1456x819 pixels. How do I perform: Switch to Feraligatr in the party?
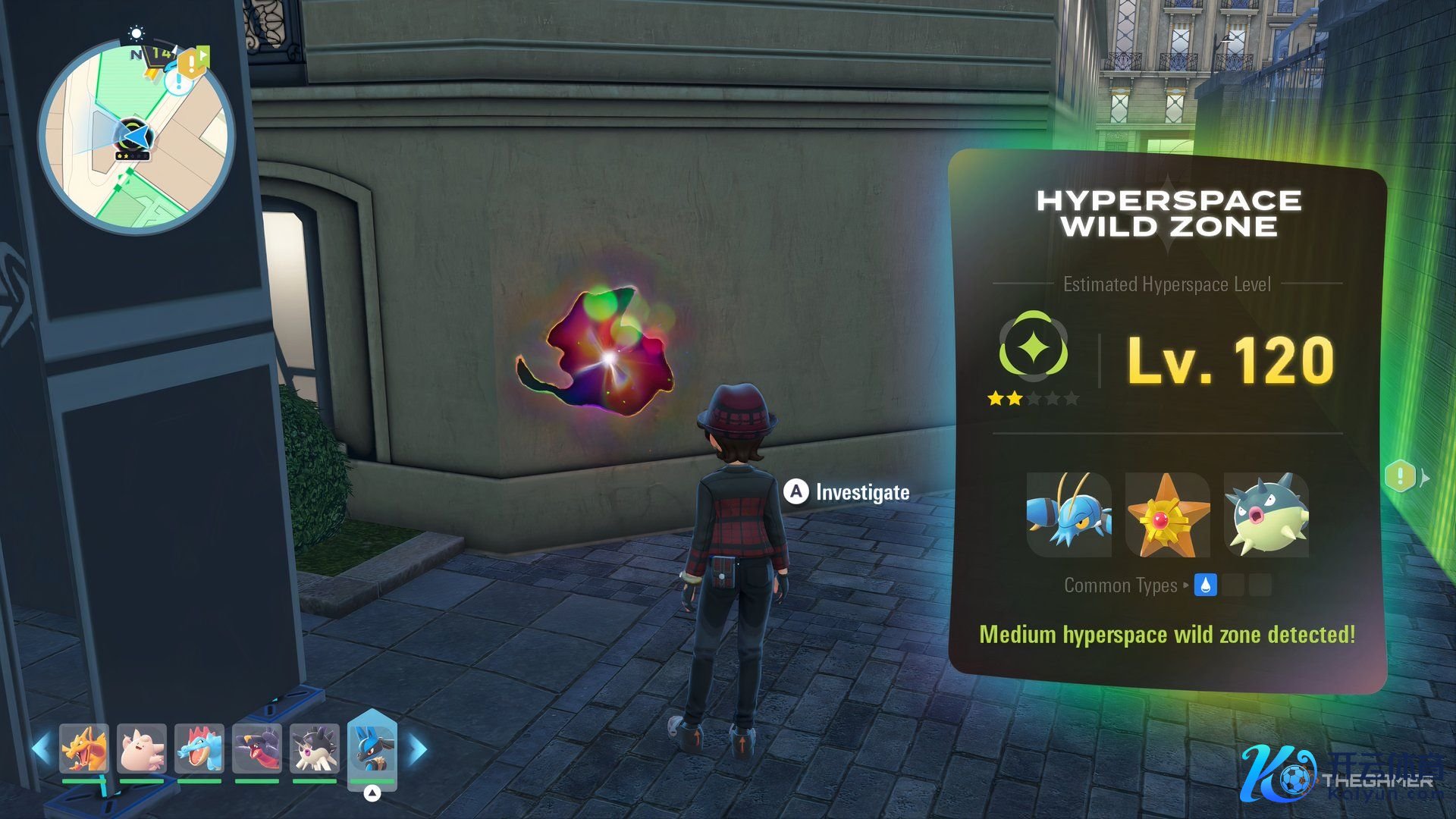coord(199,748)
